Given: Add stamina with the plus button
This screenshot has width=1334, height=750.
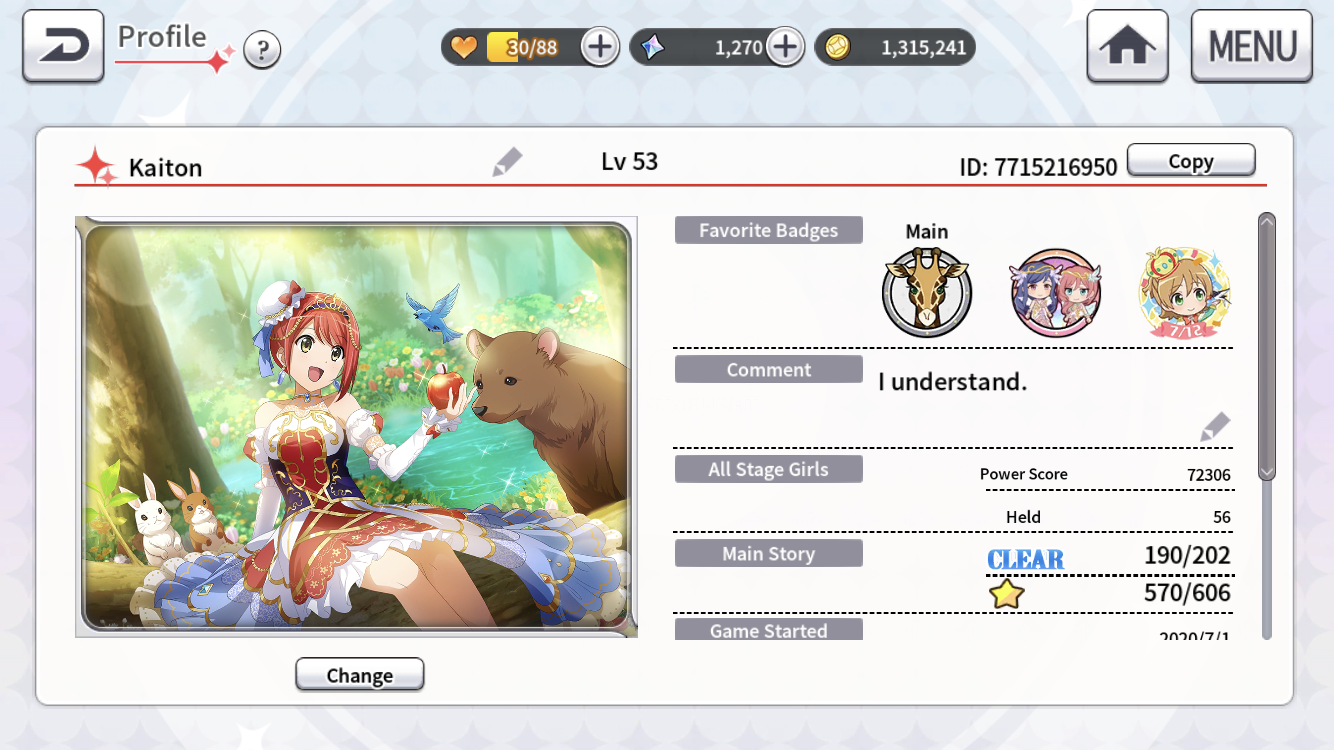Looking at the screenshot, I should [600, 47].
